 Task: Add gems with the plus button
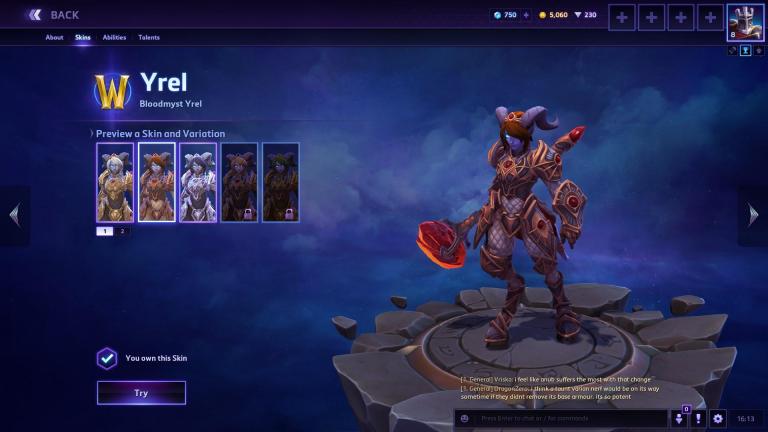pos(526,15)
